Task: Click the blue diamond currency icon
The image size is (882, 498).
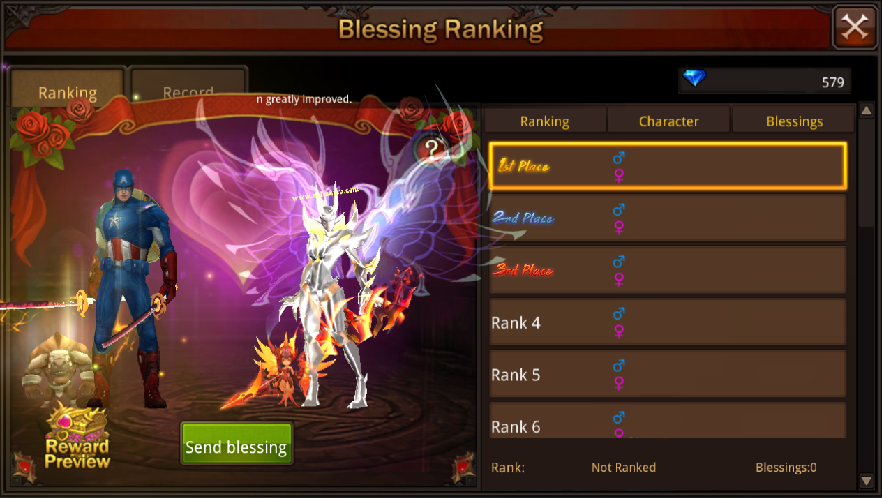Action: pos(692,80)
